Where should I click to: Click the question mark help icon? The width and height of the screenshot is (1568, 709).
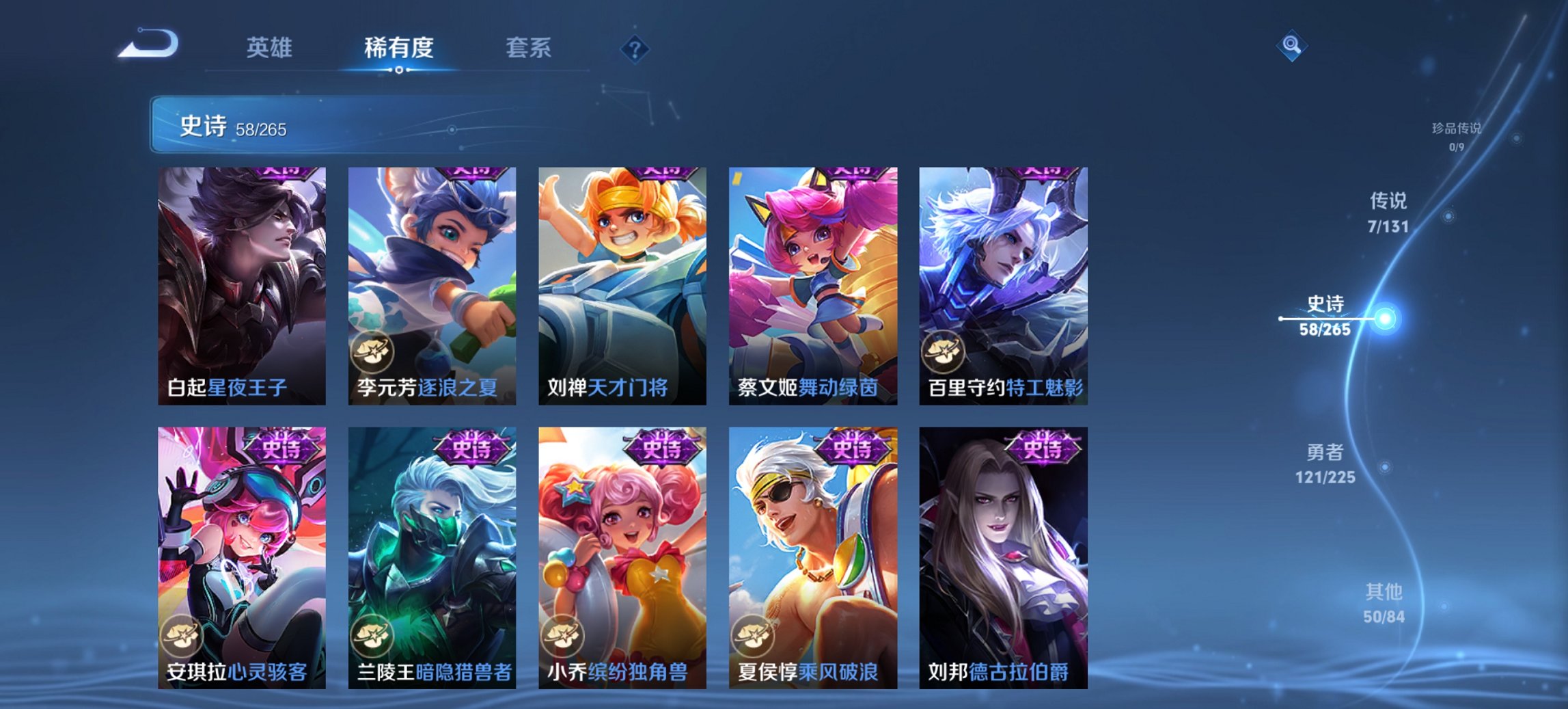(635, 48)
